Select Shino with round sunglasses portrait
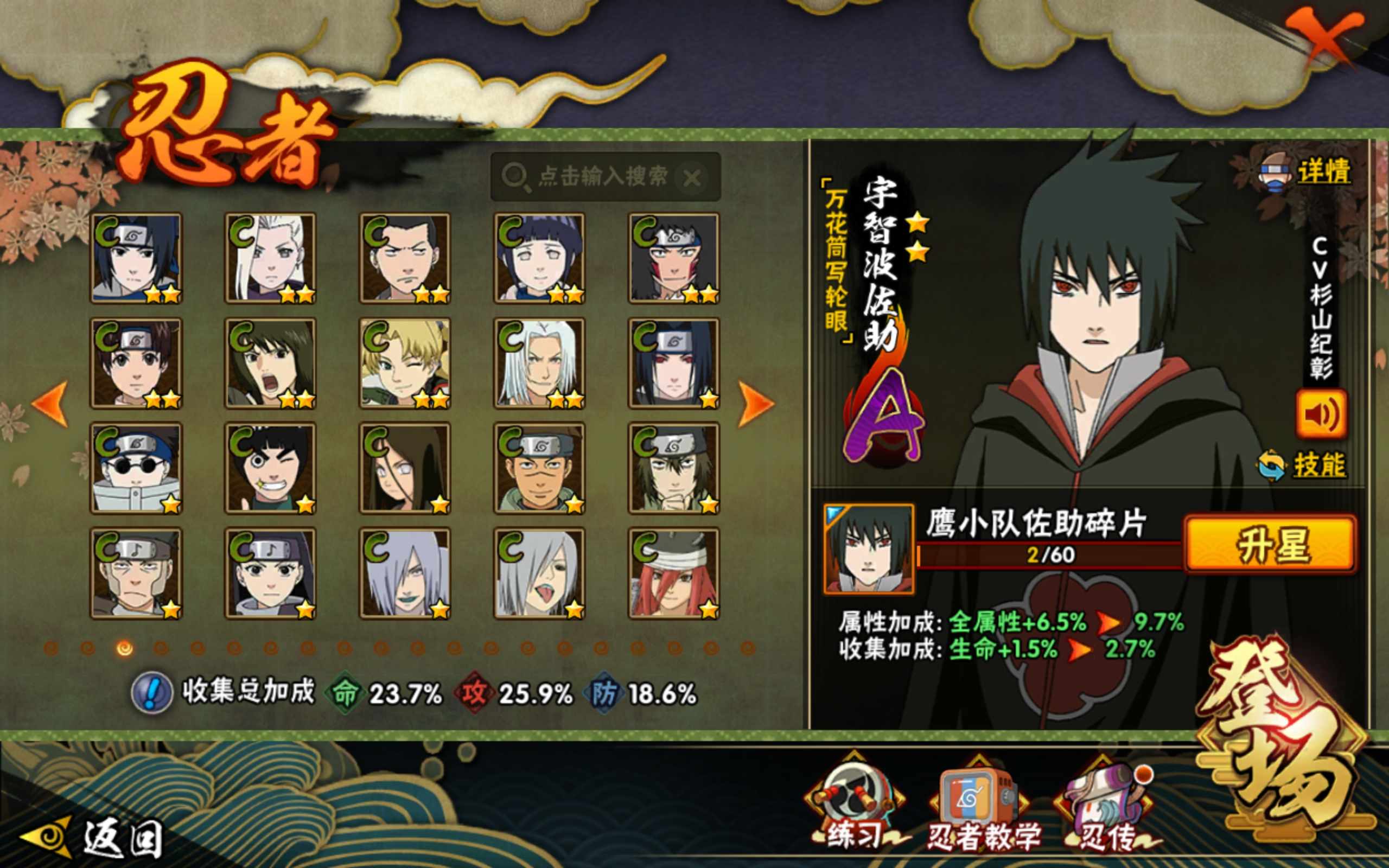Screen dimensions: 1389x868 [x=136, y=468]
